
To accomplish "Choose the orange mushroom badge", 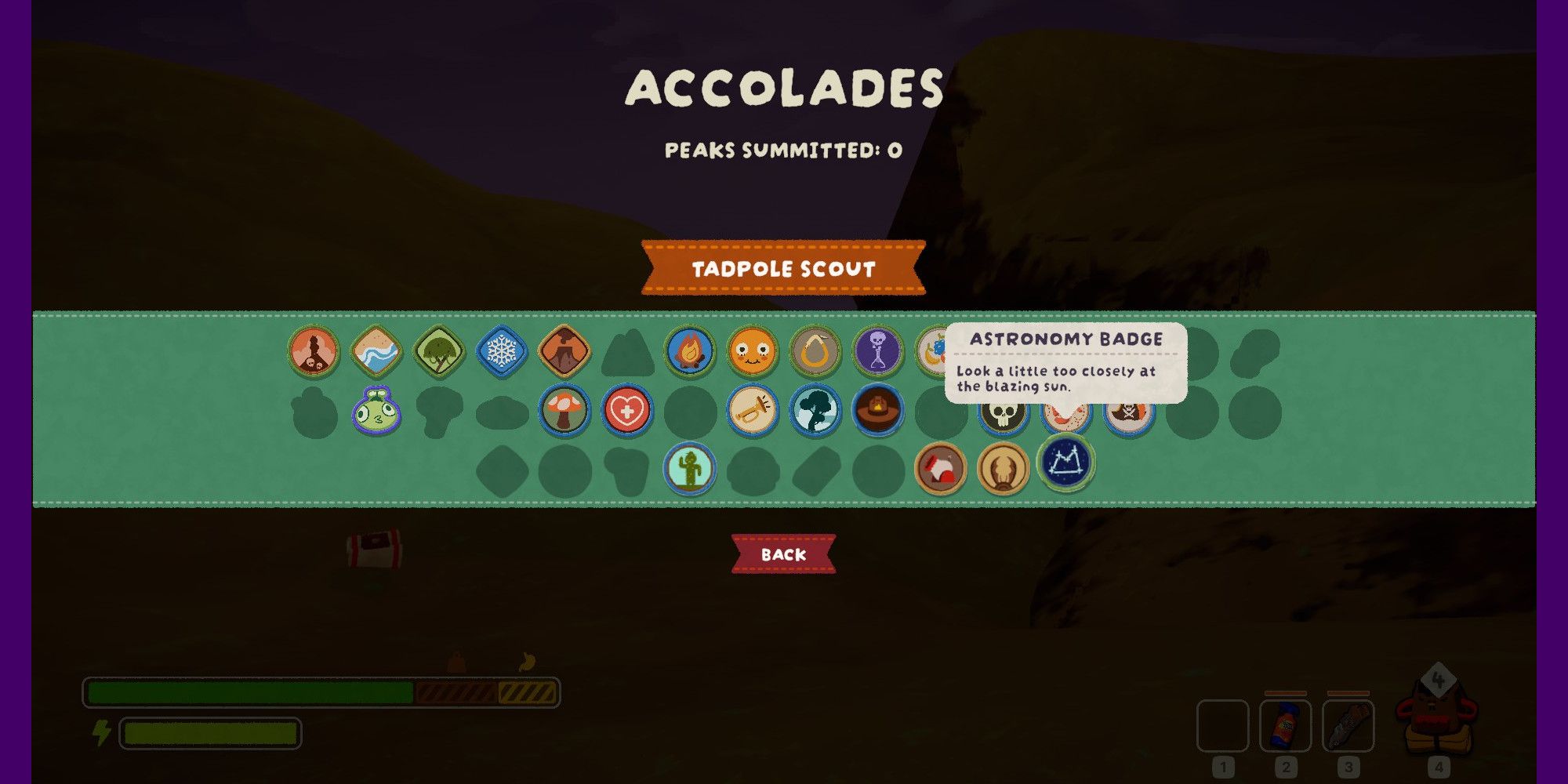I will (564, 411).
